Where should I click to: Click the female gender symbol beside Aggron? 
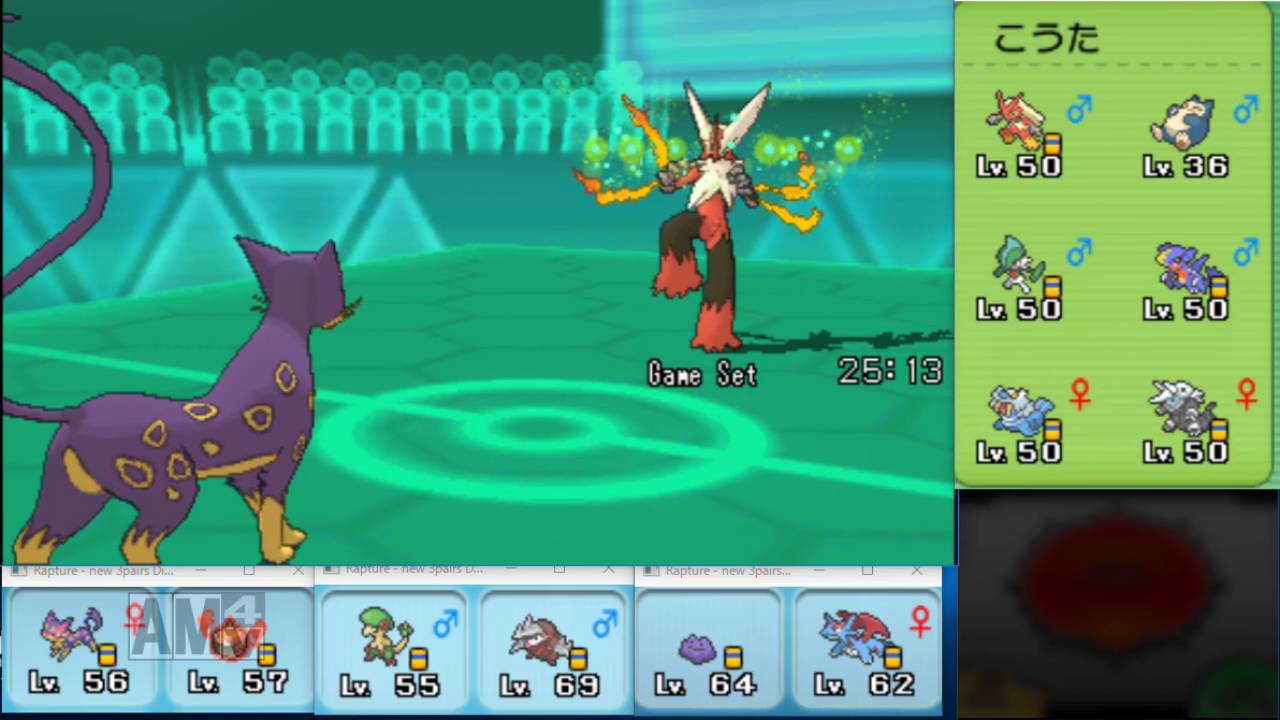[x=1246, y=393]
